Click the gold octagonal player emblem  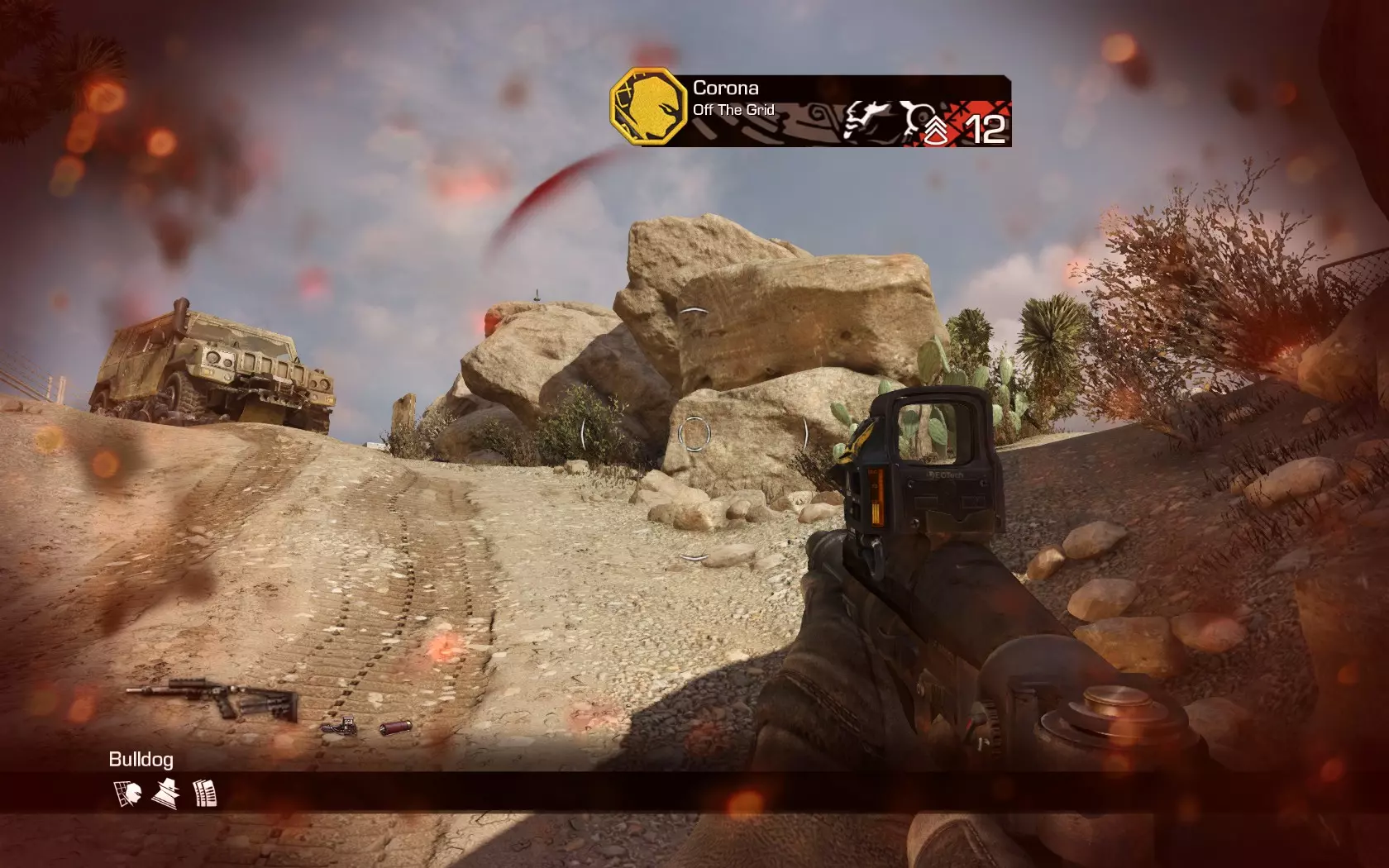649,107
